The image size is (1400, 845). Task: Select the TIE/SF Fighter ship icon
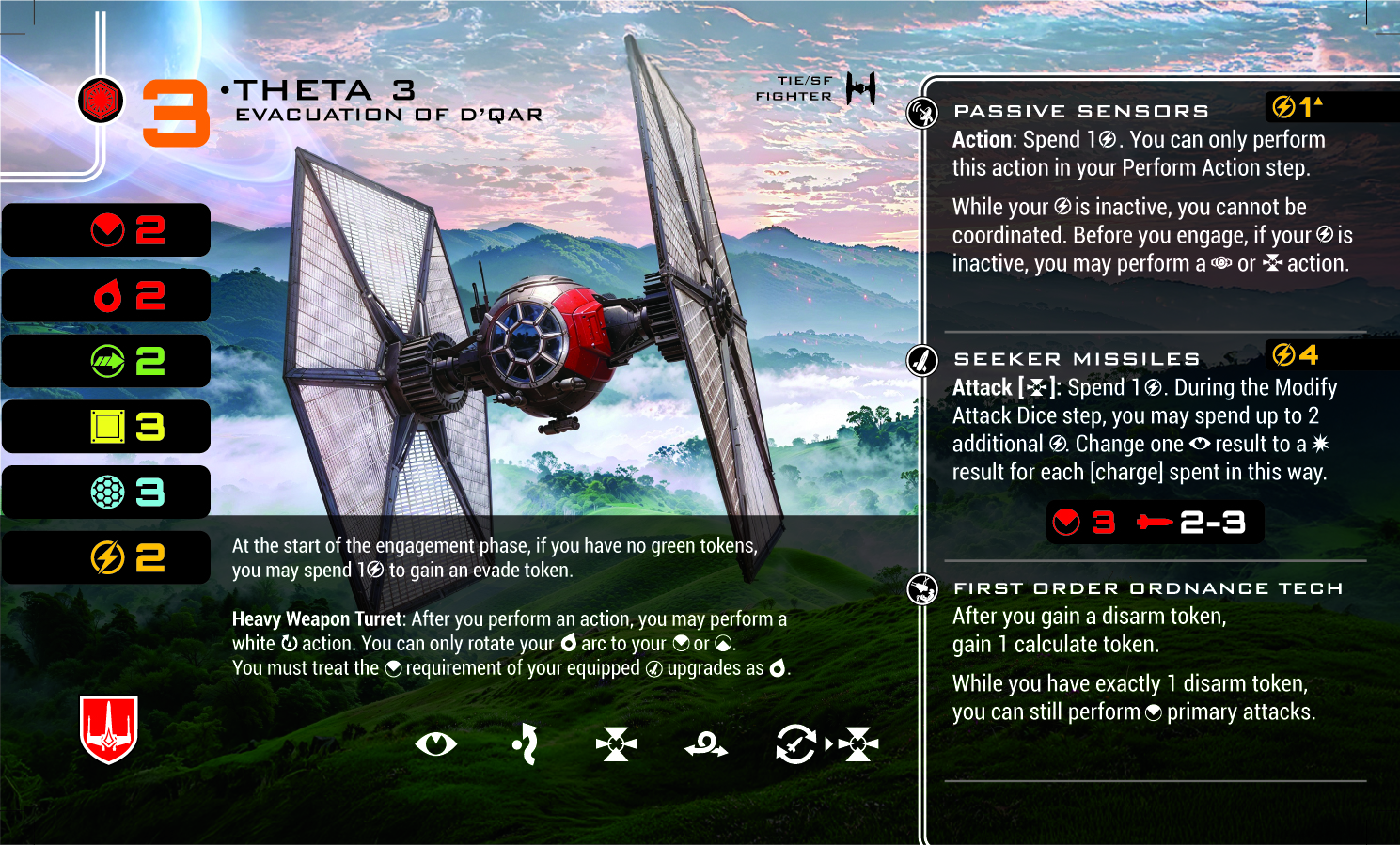[860, 88]
